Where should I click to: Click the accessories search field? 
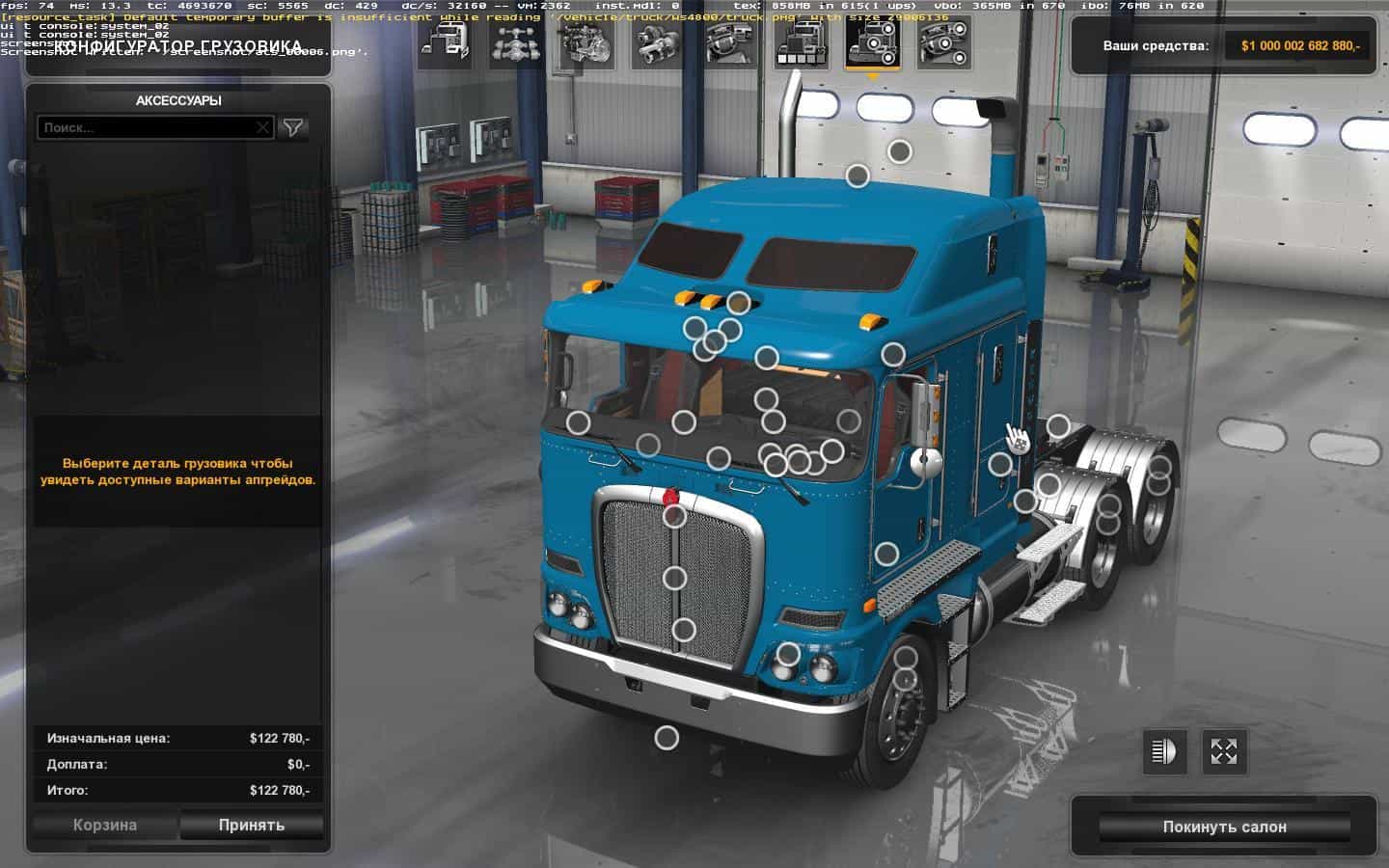pyautogui.click(x=145, y=127)
